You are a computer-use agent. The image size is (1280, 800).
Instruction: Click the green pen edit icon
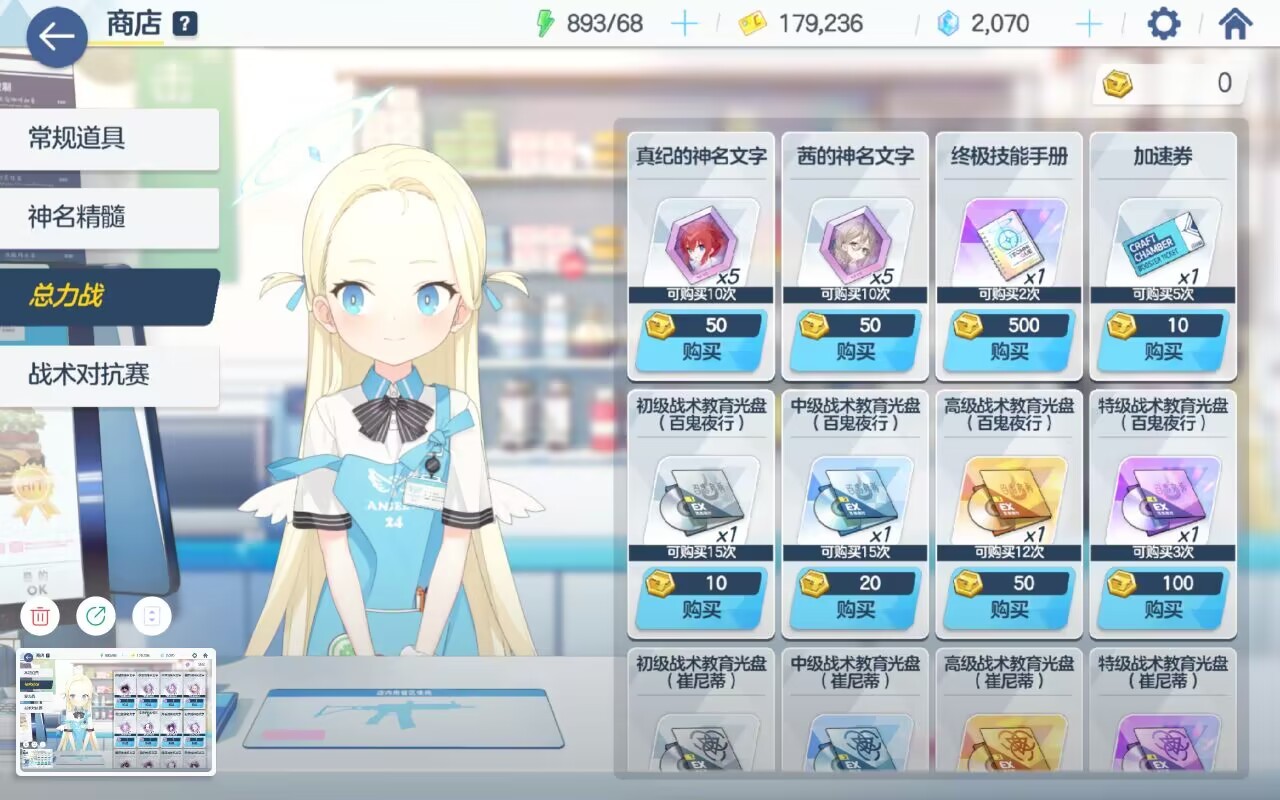tap(95, 616)
